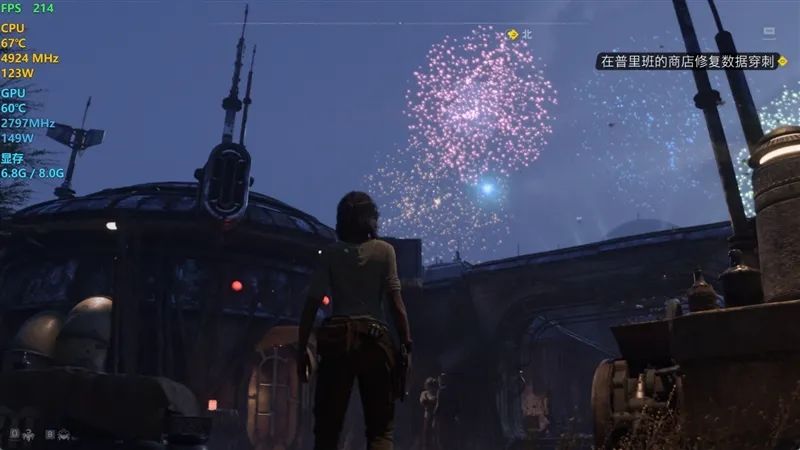Select the frog-like creature icon
The height and width of the screenshot is (450, 800).
pyautogui.click(x=63, y=434)
